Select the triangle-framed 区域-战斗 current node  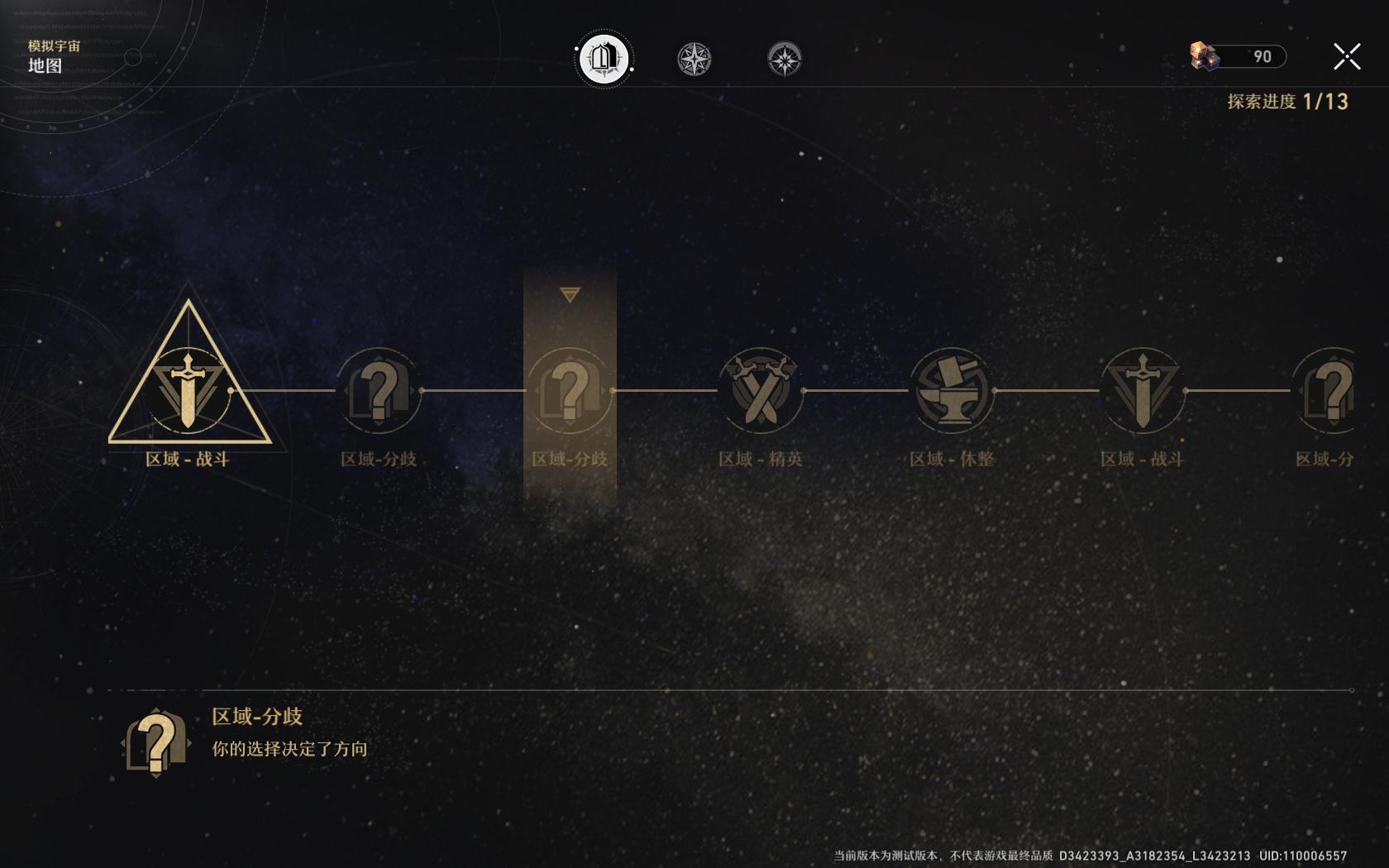[x=189, y=389]
